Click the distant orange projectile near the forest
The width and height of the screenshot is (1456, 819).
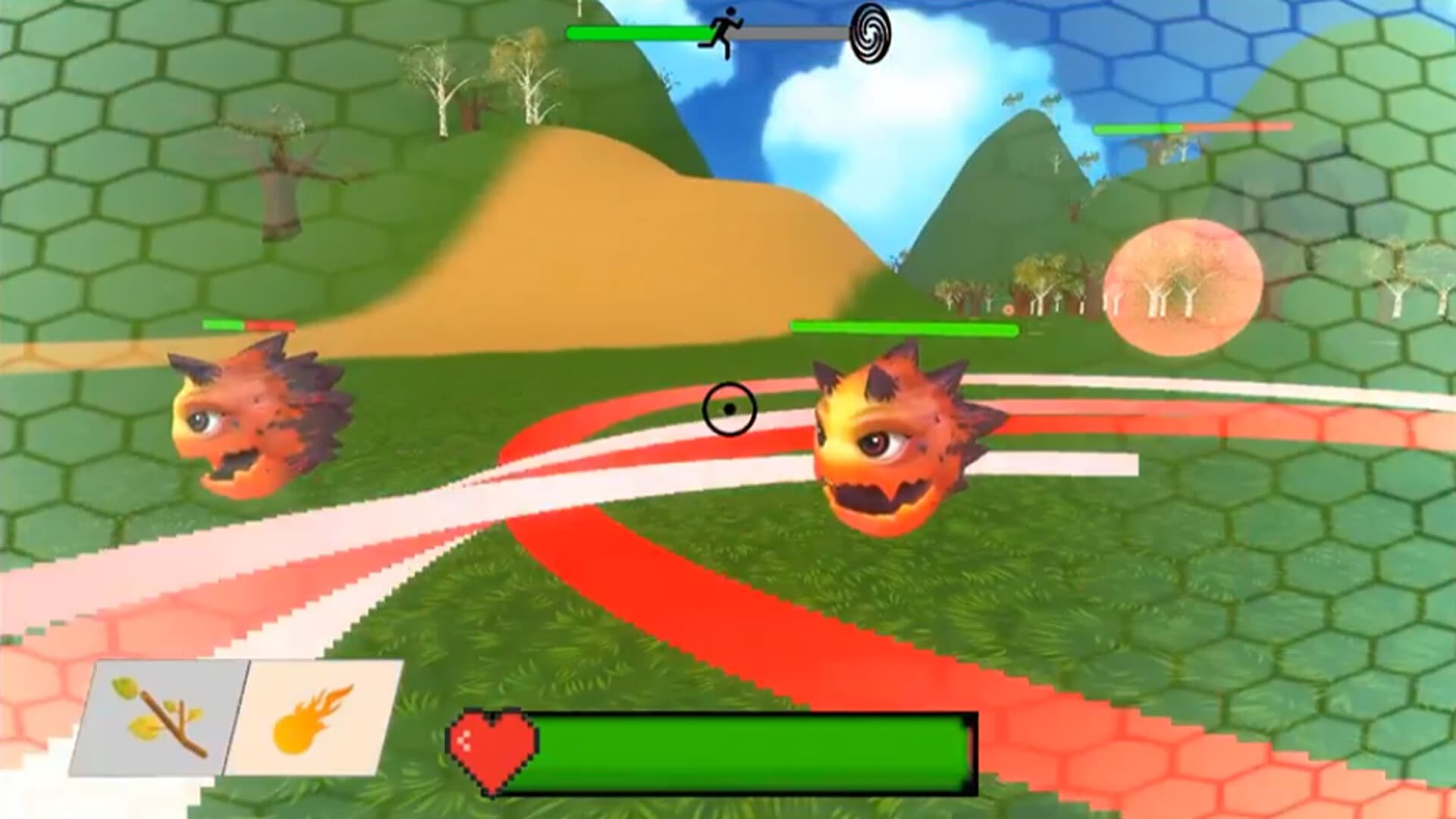pos(1009,309)
